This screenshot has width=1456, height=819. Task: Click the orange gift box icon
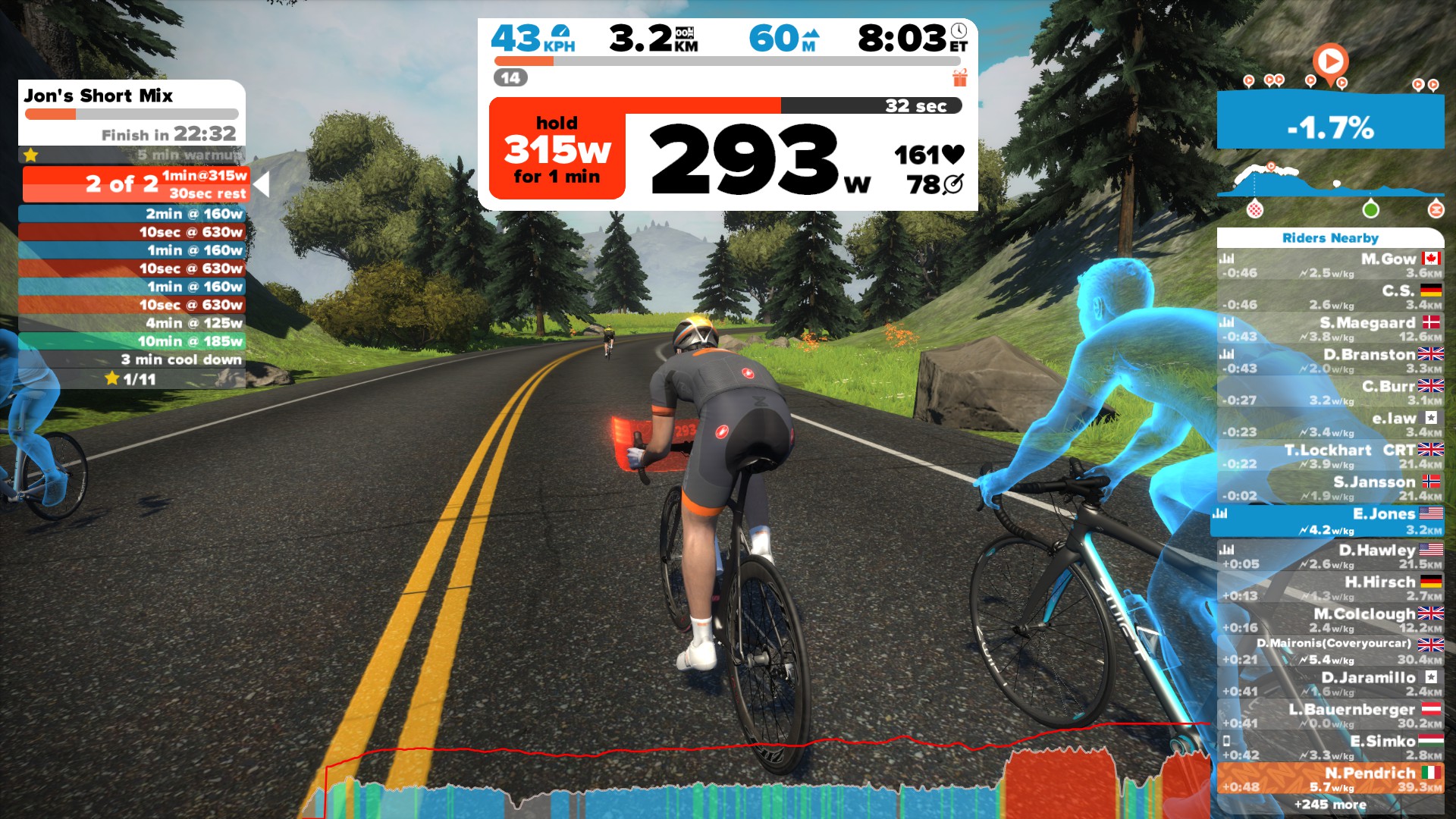point(960,77)
